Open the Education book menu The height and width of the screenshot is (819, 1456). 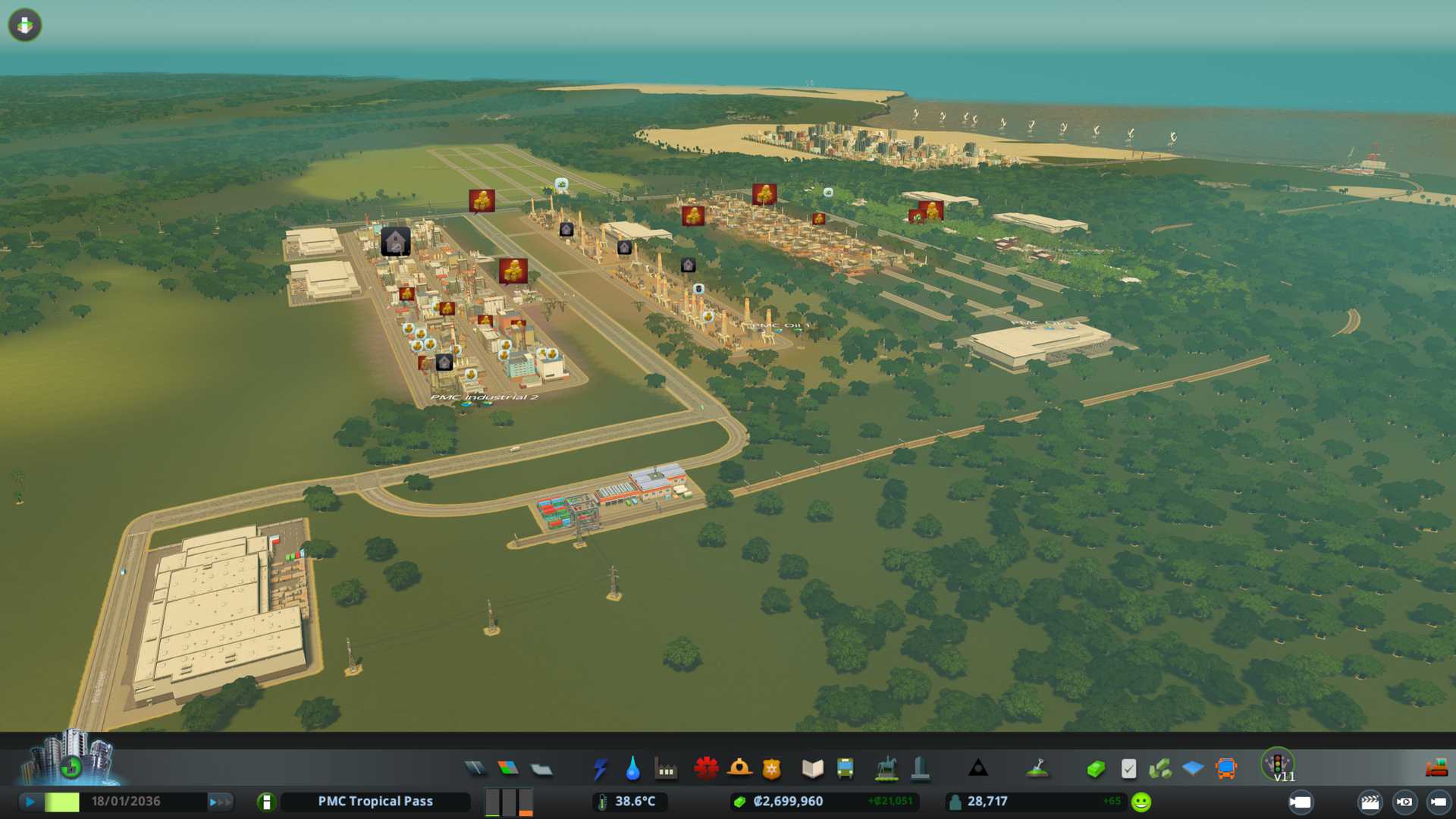pyautogui.click(x=812, y=769)
